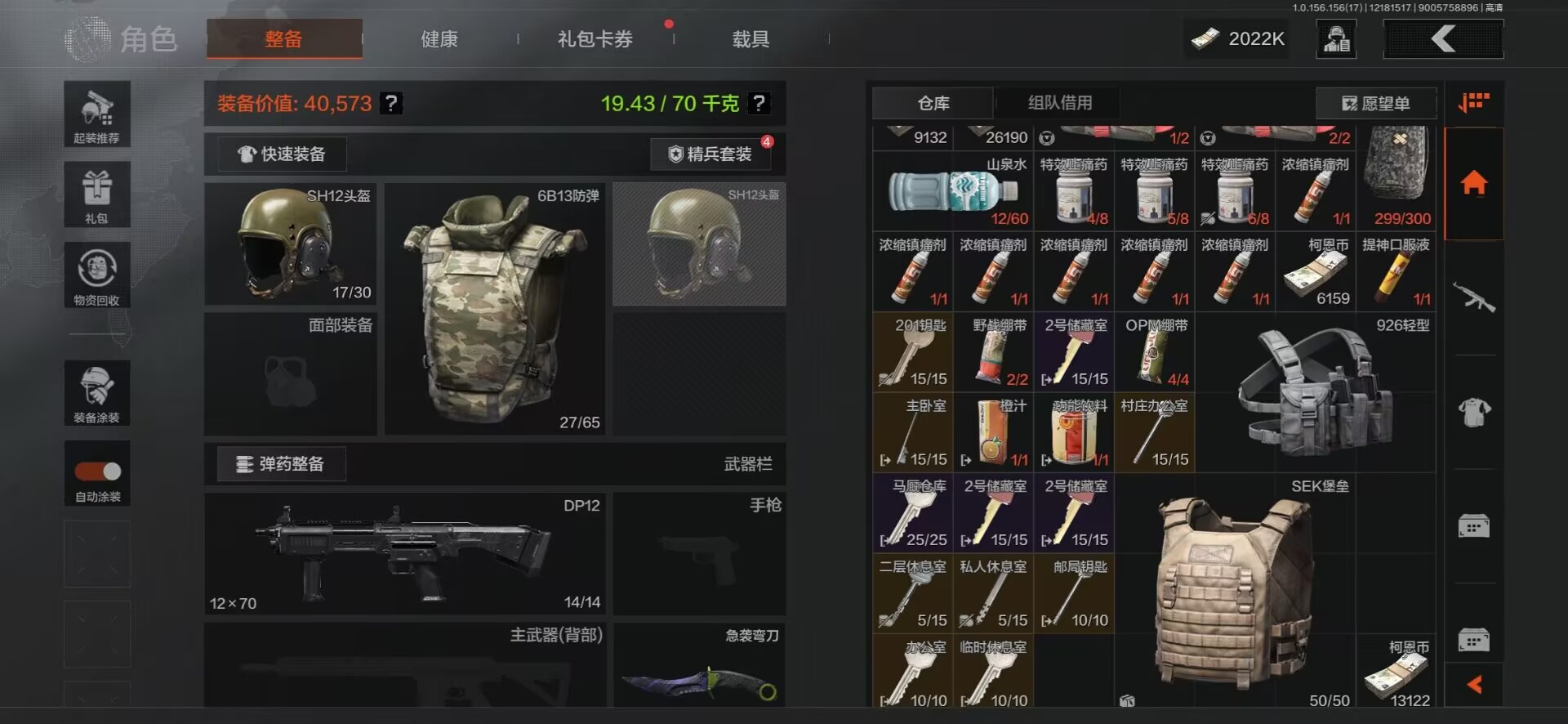Choose the 926轻型 chest rig item
Image resolution: width=1568 pixels, height=724 pixels.
click(x=1315, y=393)
